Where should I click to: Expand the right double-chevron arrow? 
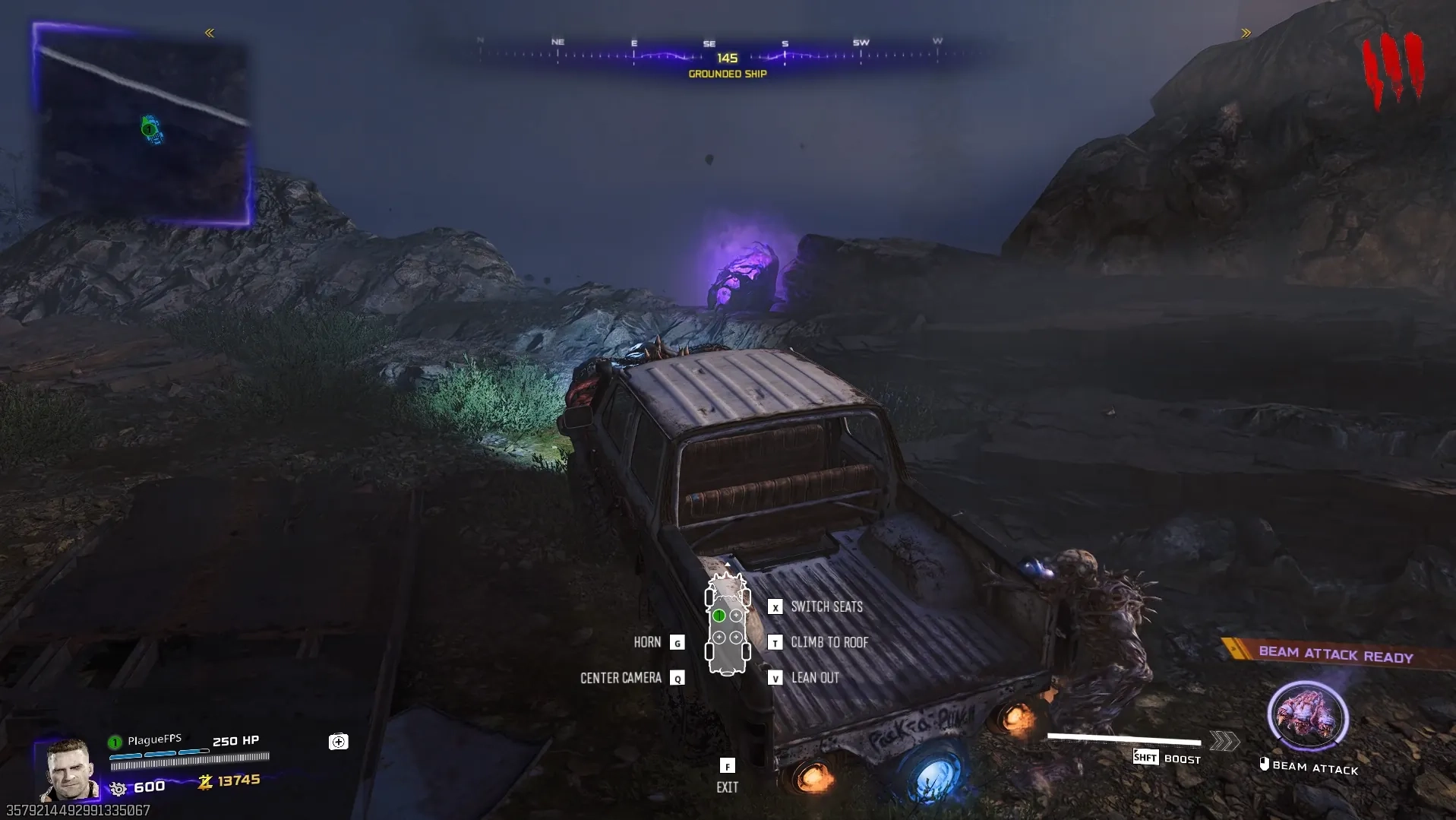(x=1246, y=33)
